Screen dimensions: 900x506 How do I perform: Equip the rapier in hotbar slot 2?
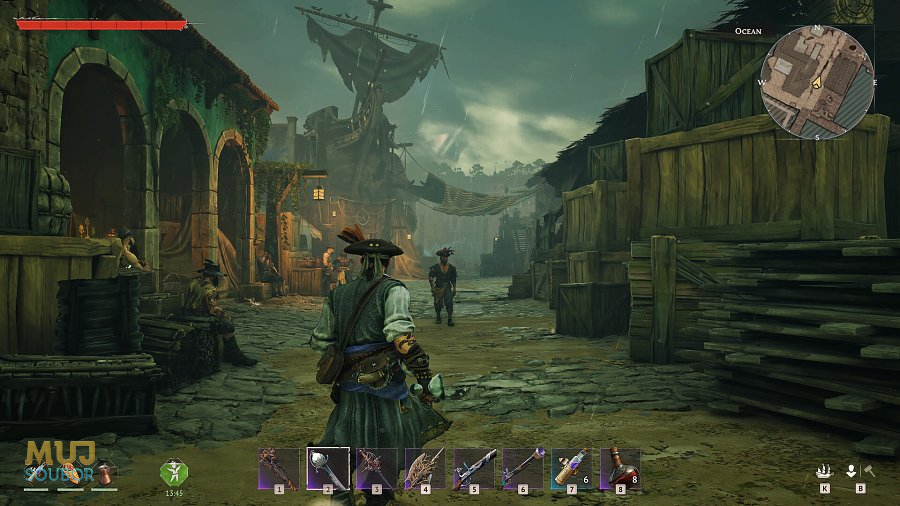pyautogui.click(x=327, y=467)
